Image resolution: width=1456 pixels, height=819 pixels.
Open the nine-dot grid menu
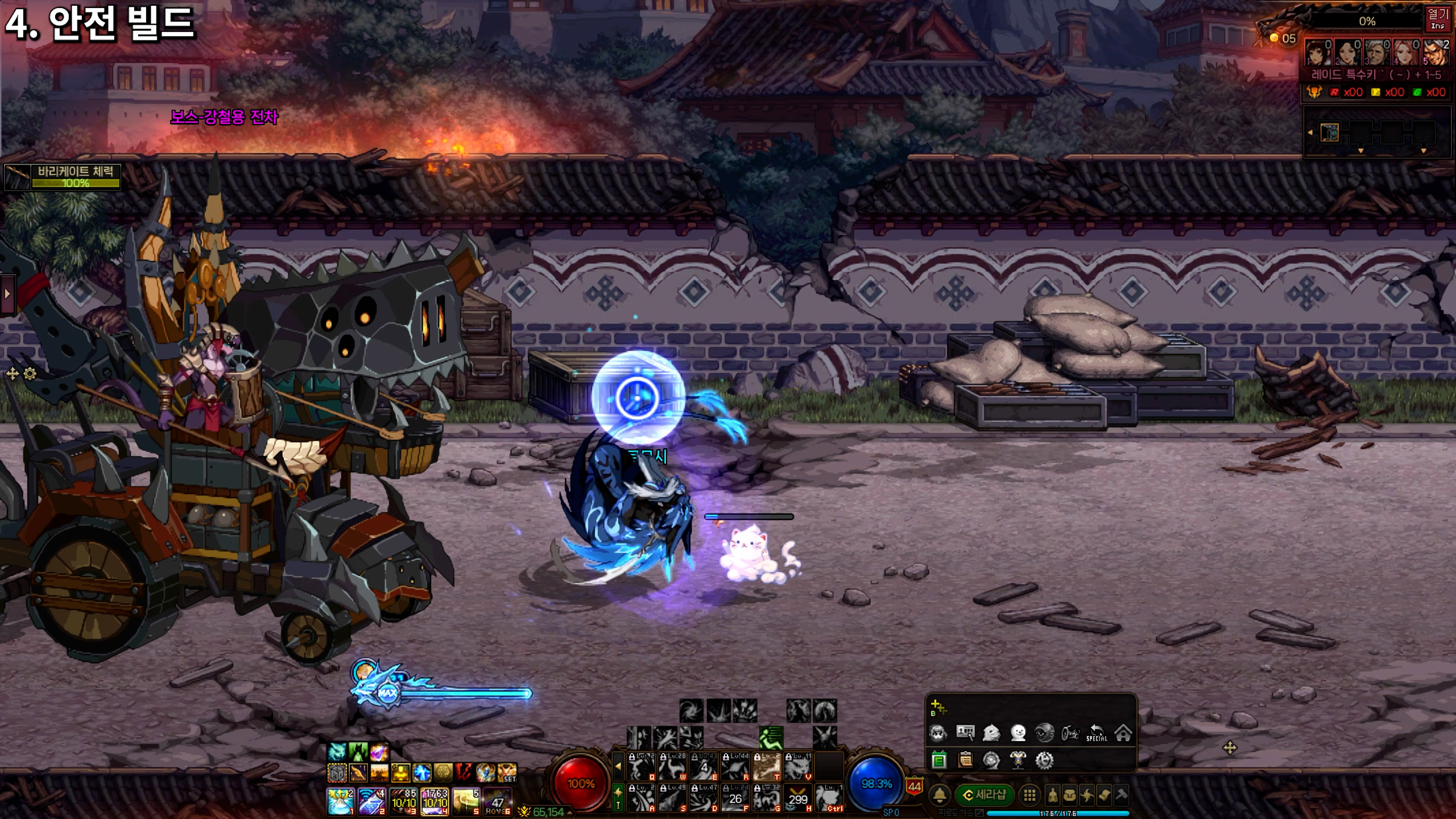point(1029,795)
